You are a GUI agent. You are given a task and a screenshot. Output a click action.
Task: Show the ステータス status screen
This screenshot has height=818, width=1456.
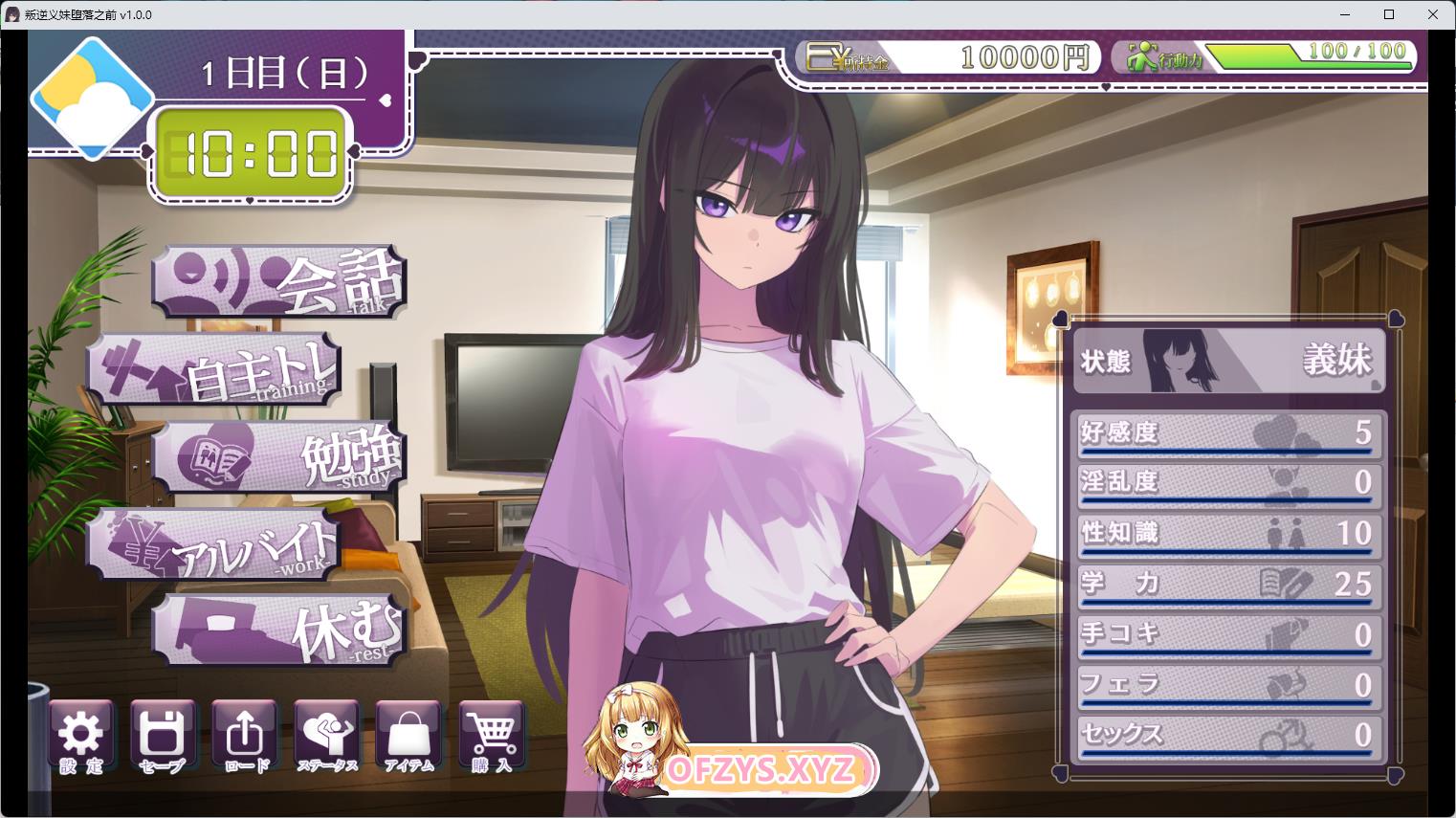coord(326,738)
